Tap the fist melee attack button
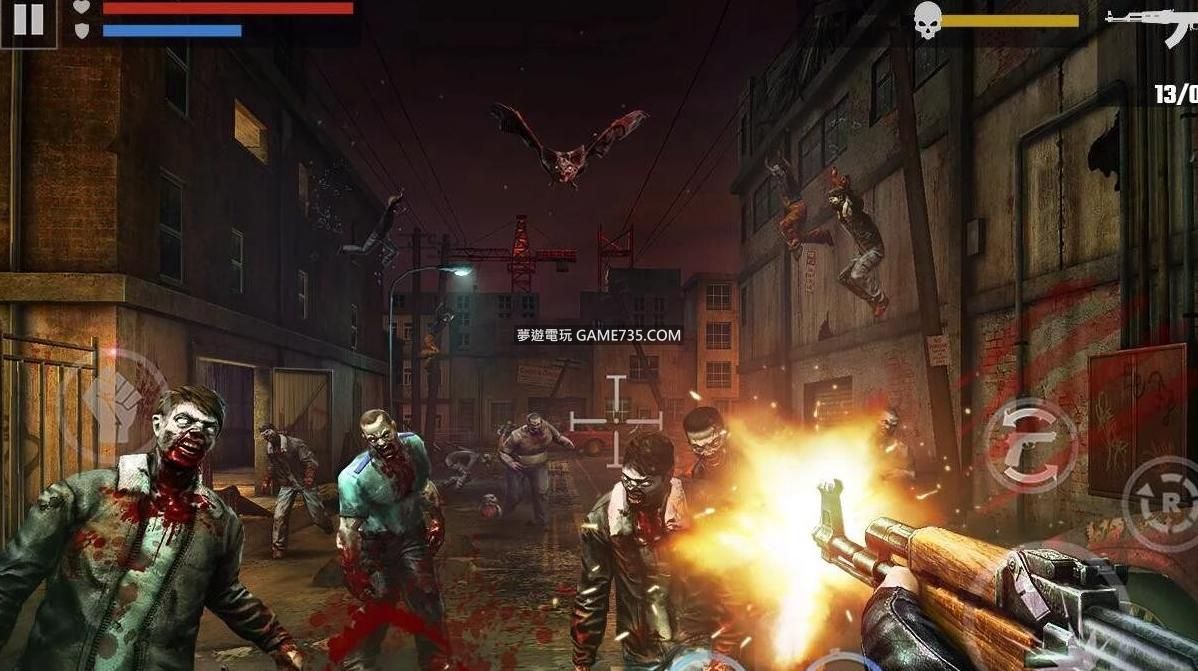1198x671 pixels. coord(117,400)
